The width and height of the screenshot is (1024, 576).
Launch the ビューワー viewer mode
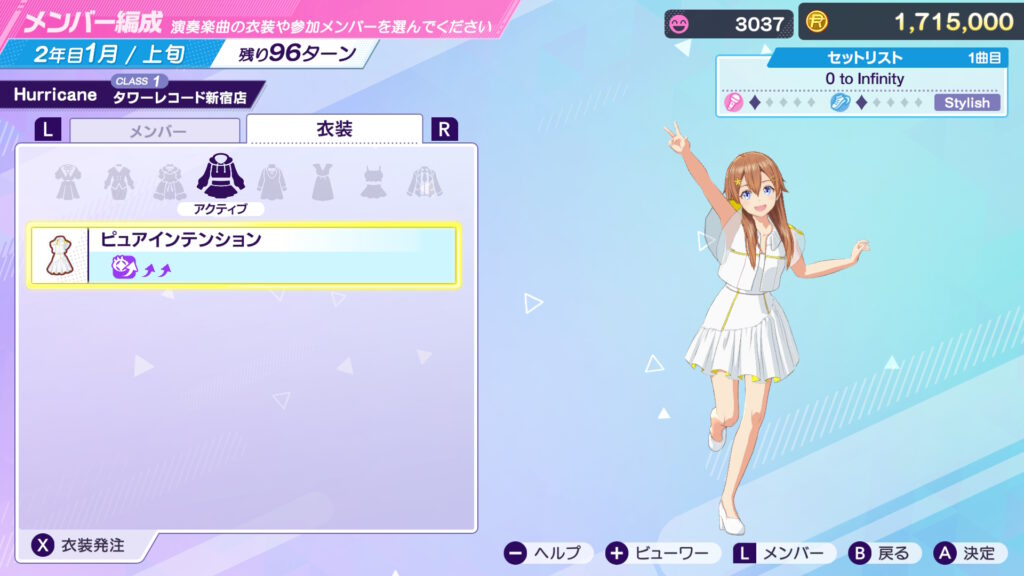[662, 553]
